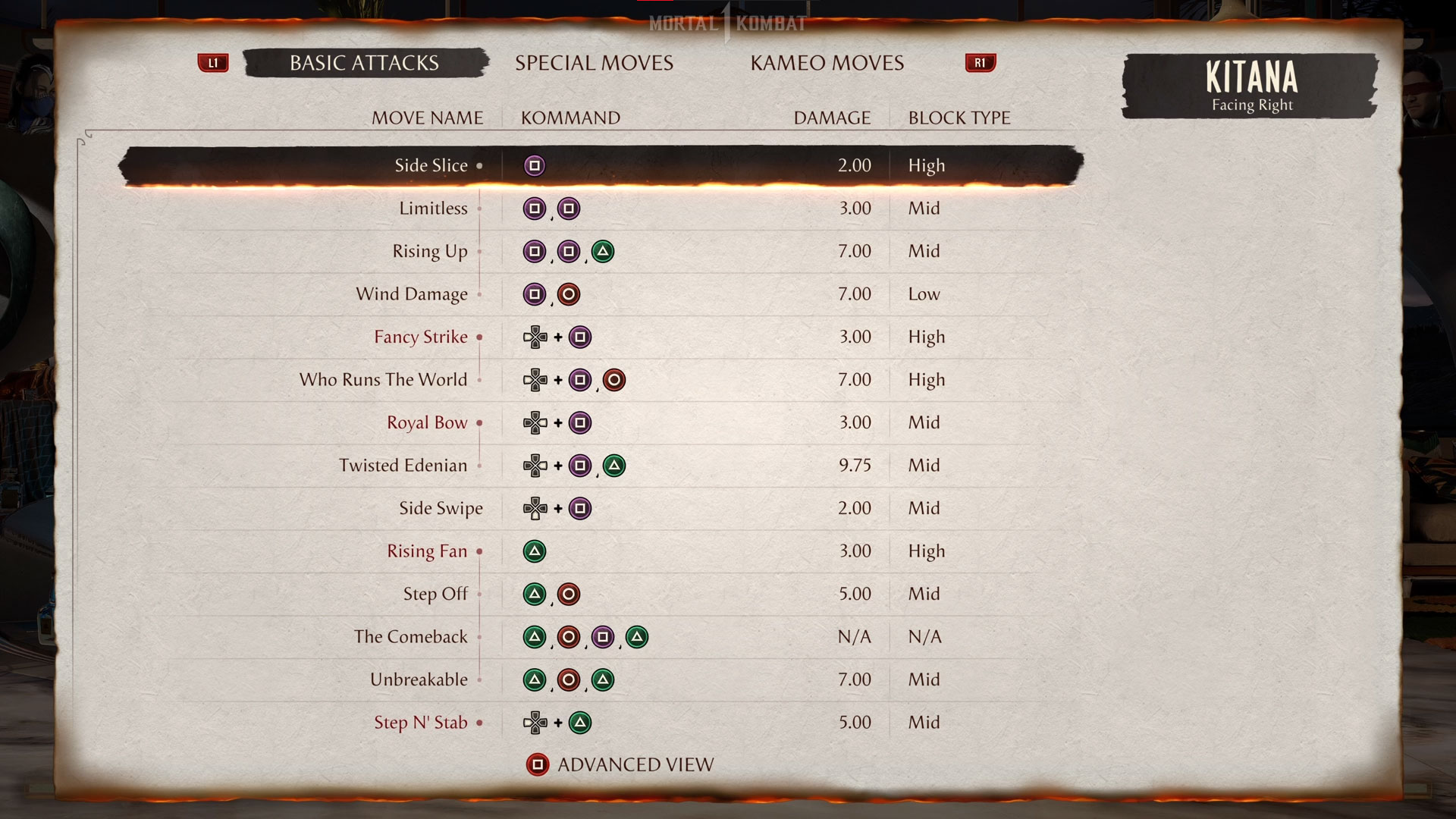This screenshot has height=819, width=1456.
Task: Click the circle icon in Step Off's kommand
Action: pyautogui.click(x=569, y=594)
